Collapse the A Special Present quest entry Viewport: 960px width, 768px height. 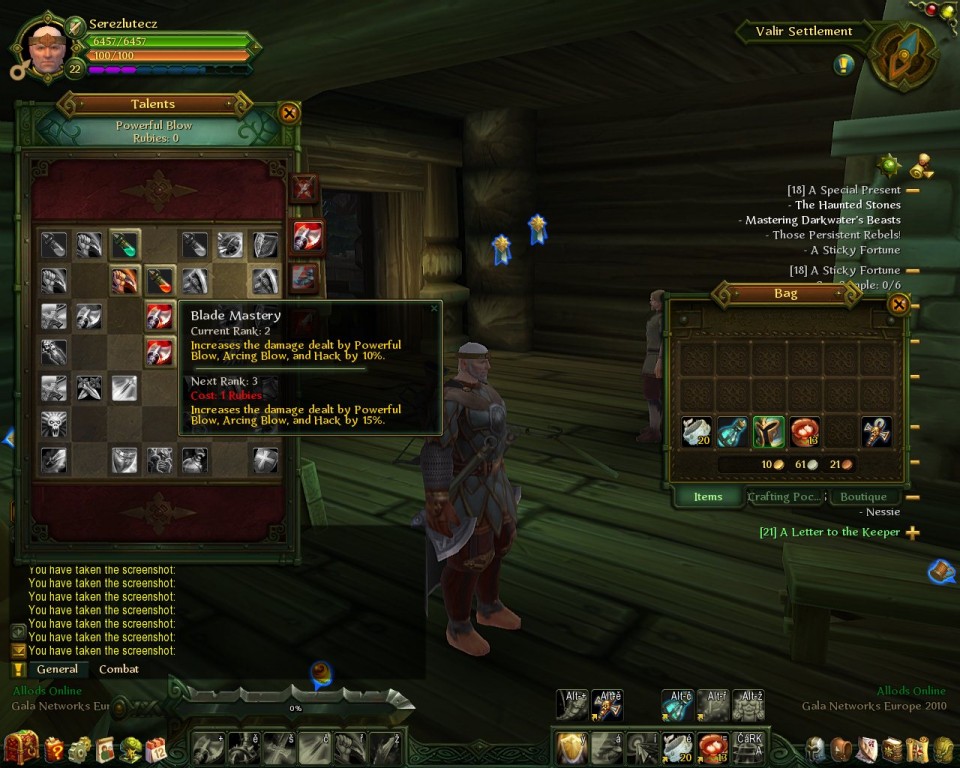pyautogui.click(x=912, y=190)
